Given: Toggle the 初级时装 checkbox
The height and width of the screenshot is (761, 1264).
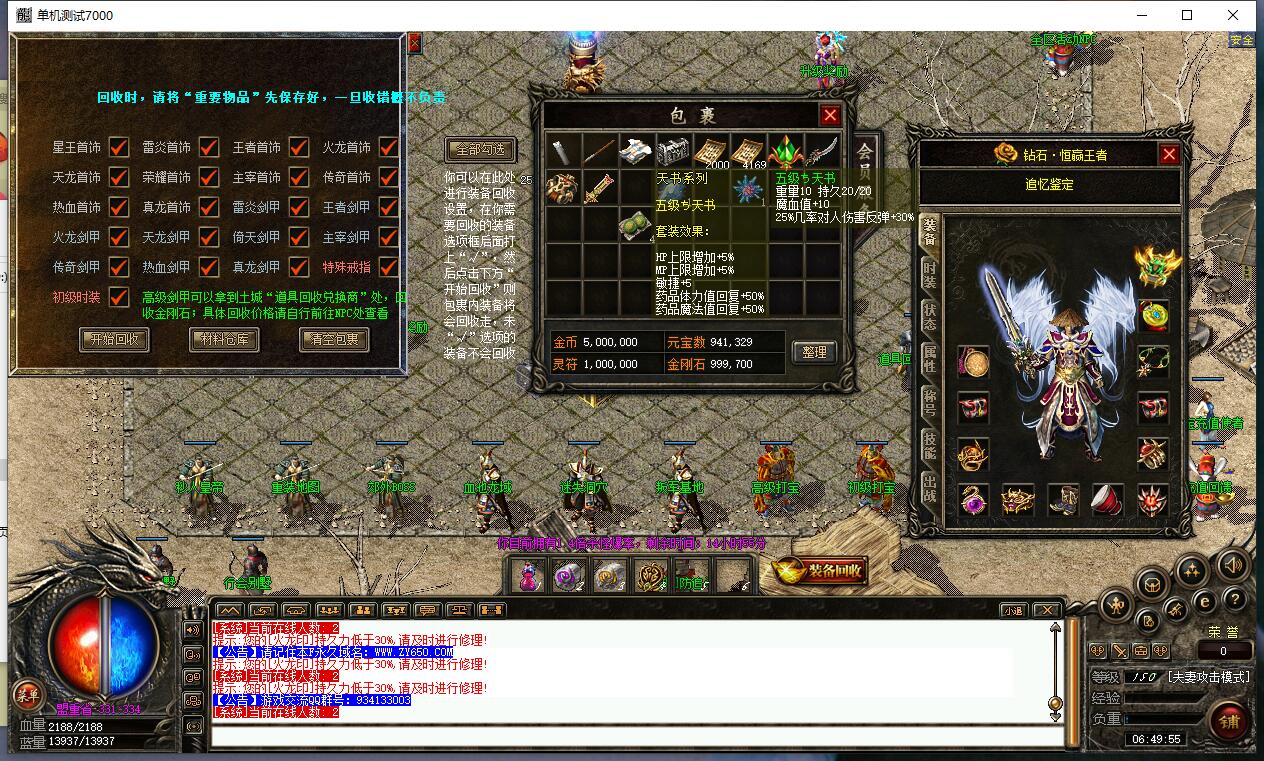Looking at the screenshot, I should point(119,297).
